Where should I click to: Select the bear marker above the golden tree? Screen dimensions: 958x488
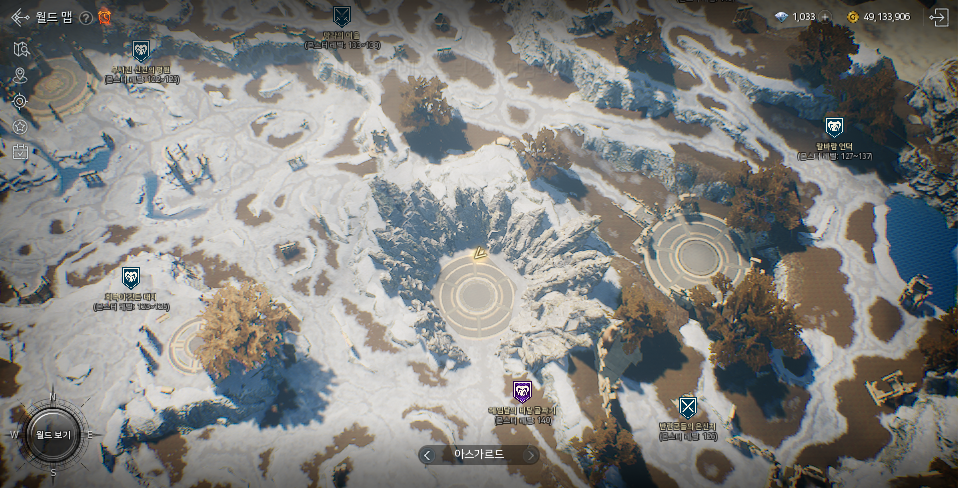(x=131, y=277)
